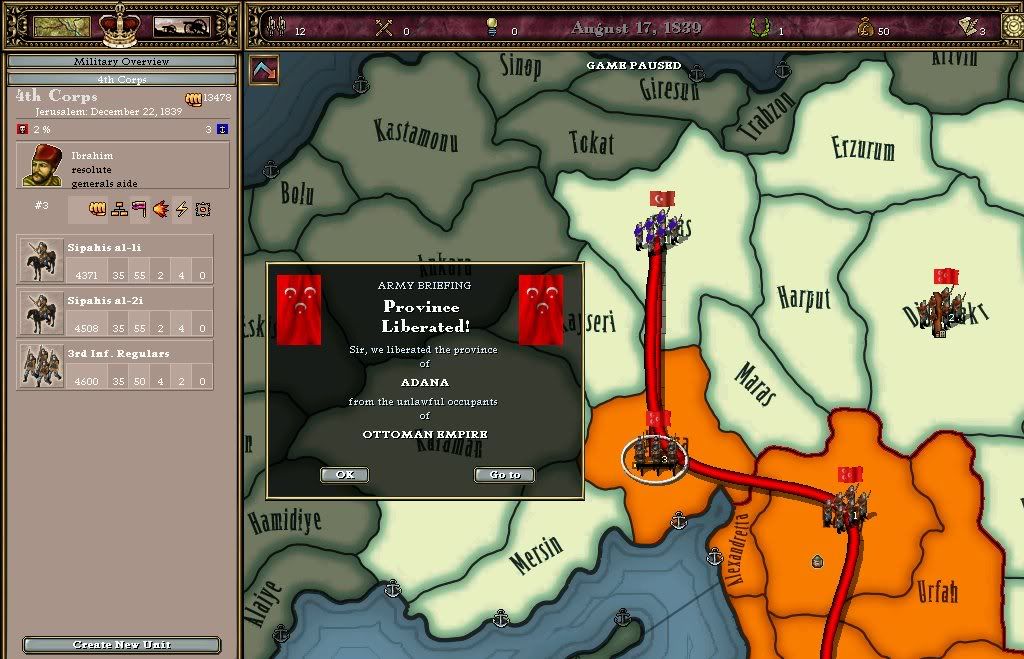Toggle the red-blue arrow map button
1024x659 pixels.
click(264, 70)
